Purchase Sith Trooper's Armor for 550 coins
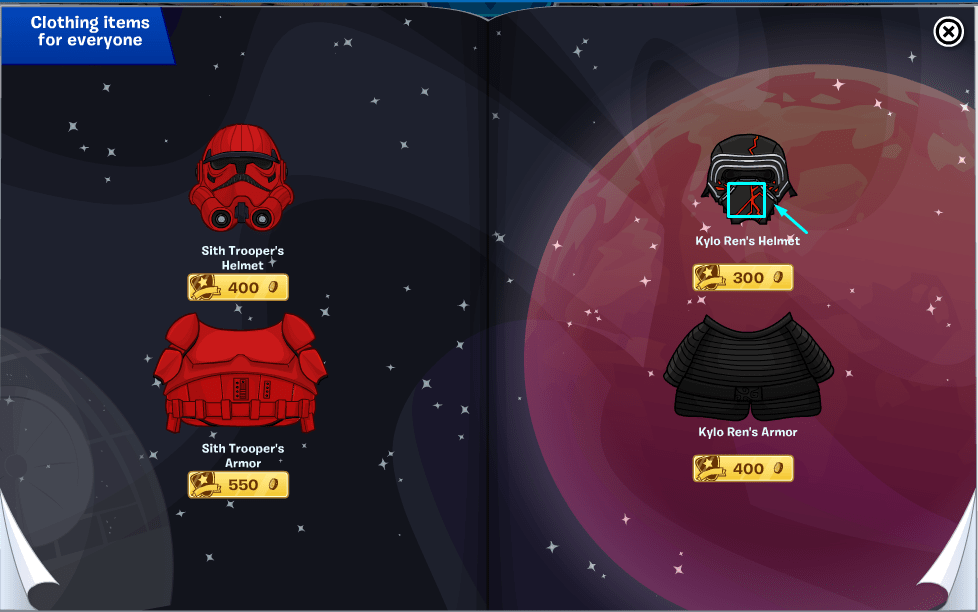 pos(238,485)
